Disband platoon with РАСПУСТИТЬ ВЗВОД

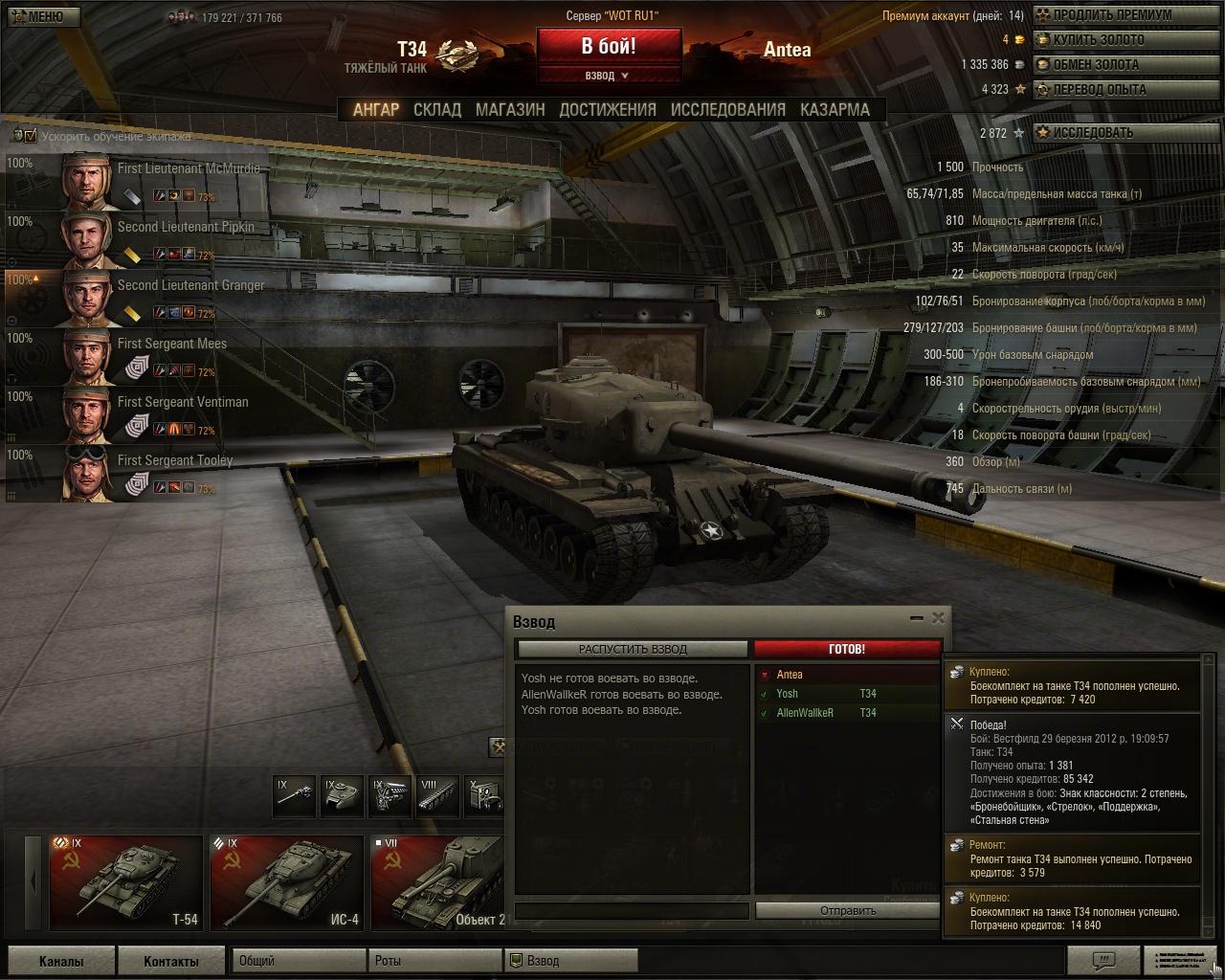[x=633, y=649]
